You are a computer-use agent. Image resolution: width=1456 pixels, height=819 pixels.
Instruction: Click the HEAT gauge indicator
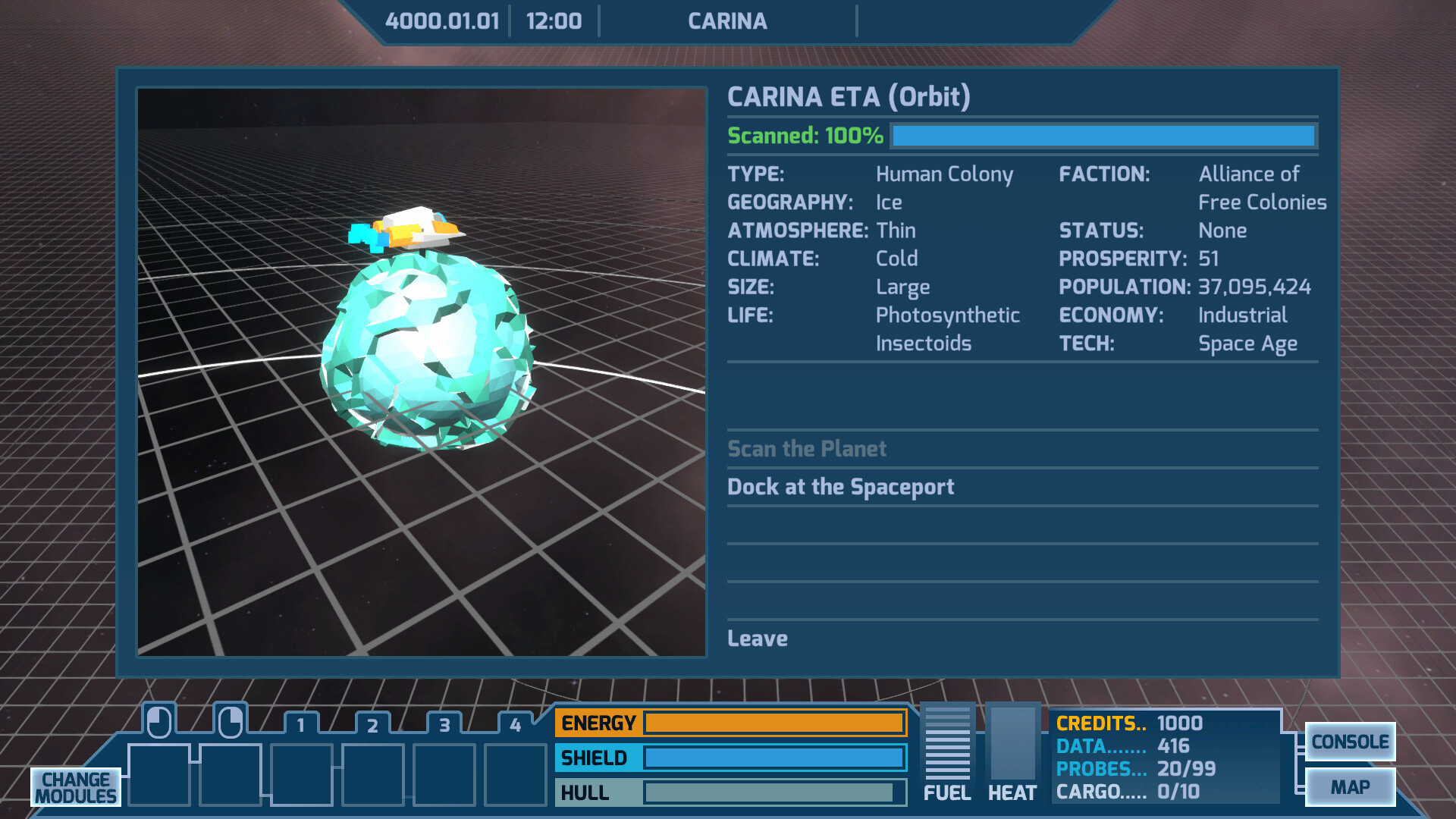point(1012,743)
